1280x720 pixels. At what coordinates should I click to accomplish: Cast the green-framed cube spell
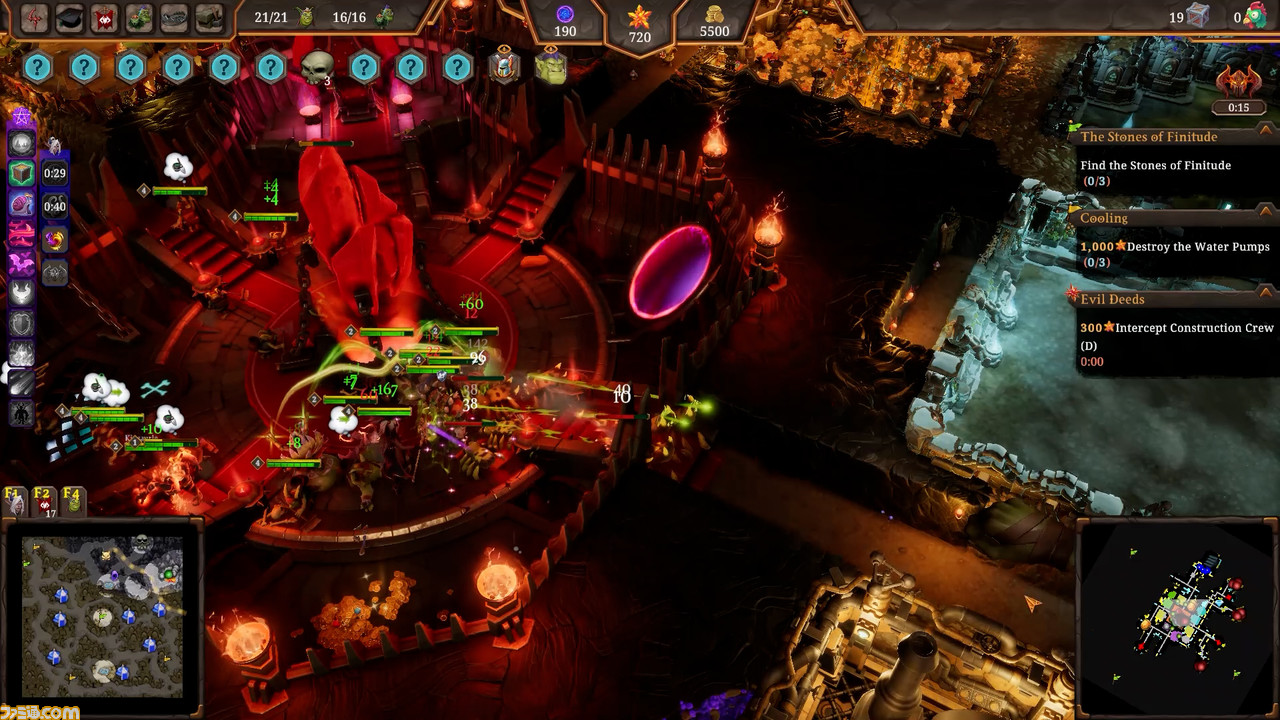[21, 174]
